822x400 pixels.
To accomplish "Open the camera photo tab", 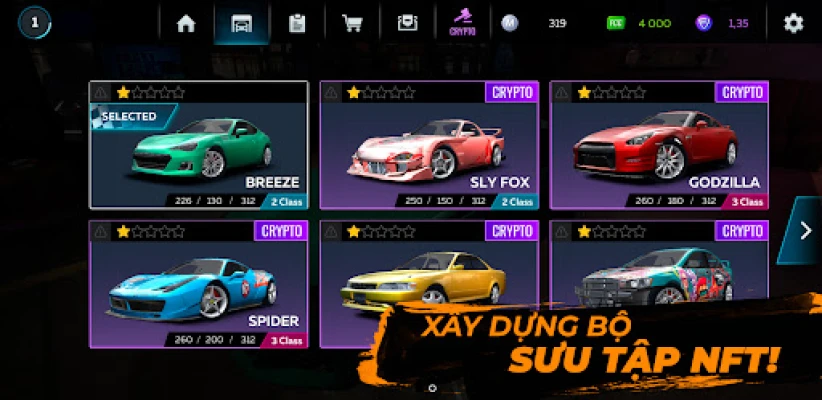I will coord(406,23).
